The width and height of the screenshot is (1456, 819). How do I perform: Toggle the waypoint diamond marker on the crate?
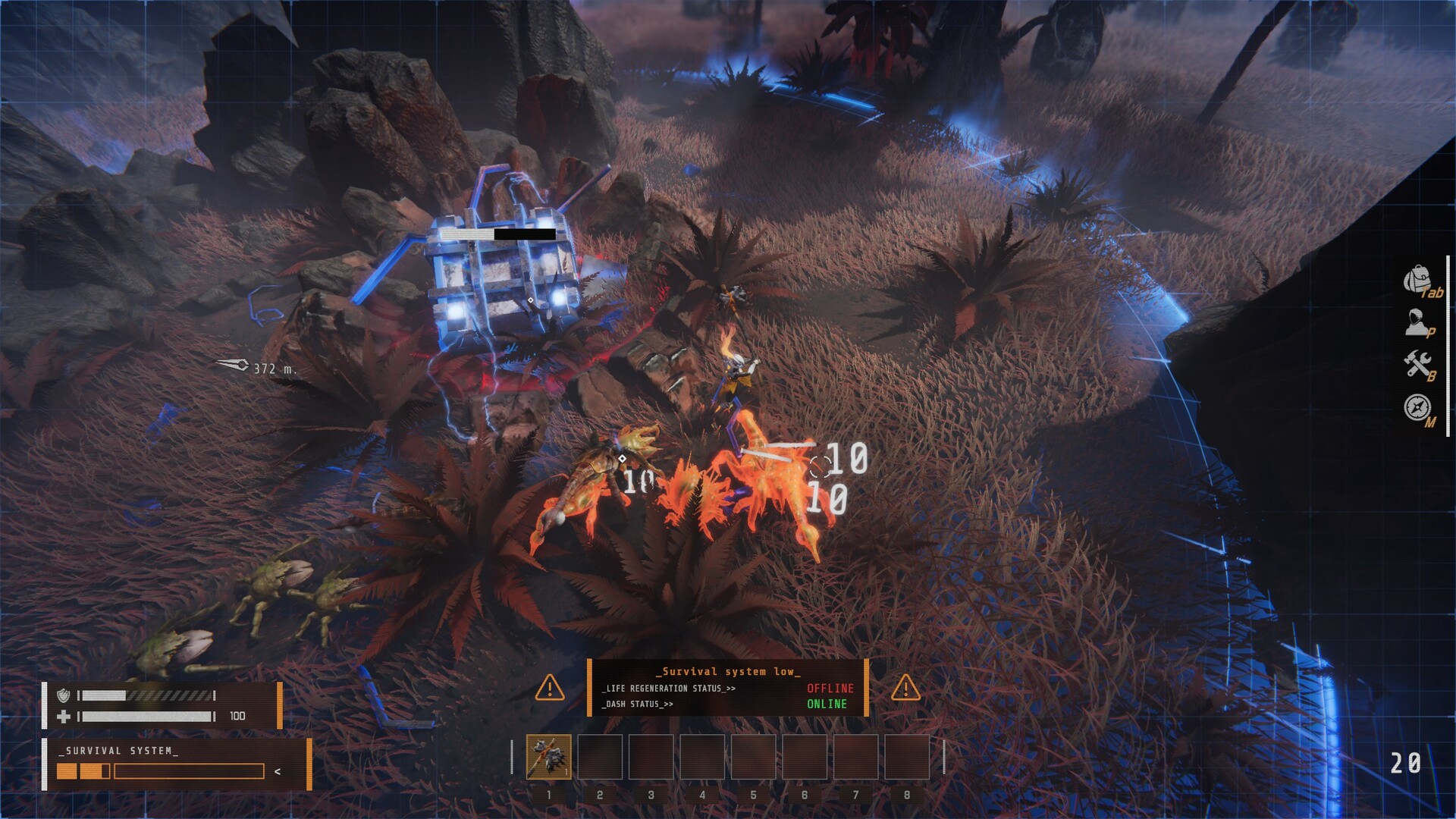coord(531,300)
